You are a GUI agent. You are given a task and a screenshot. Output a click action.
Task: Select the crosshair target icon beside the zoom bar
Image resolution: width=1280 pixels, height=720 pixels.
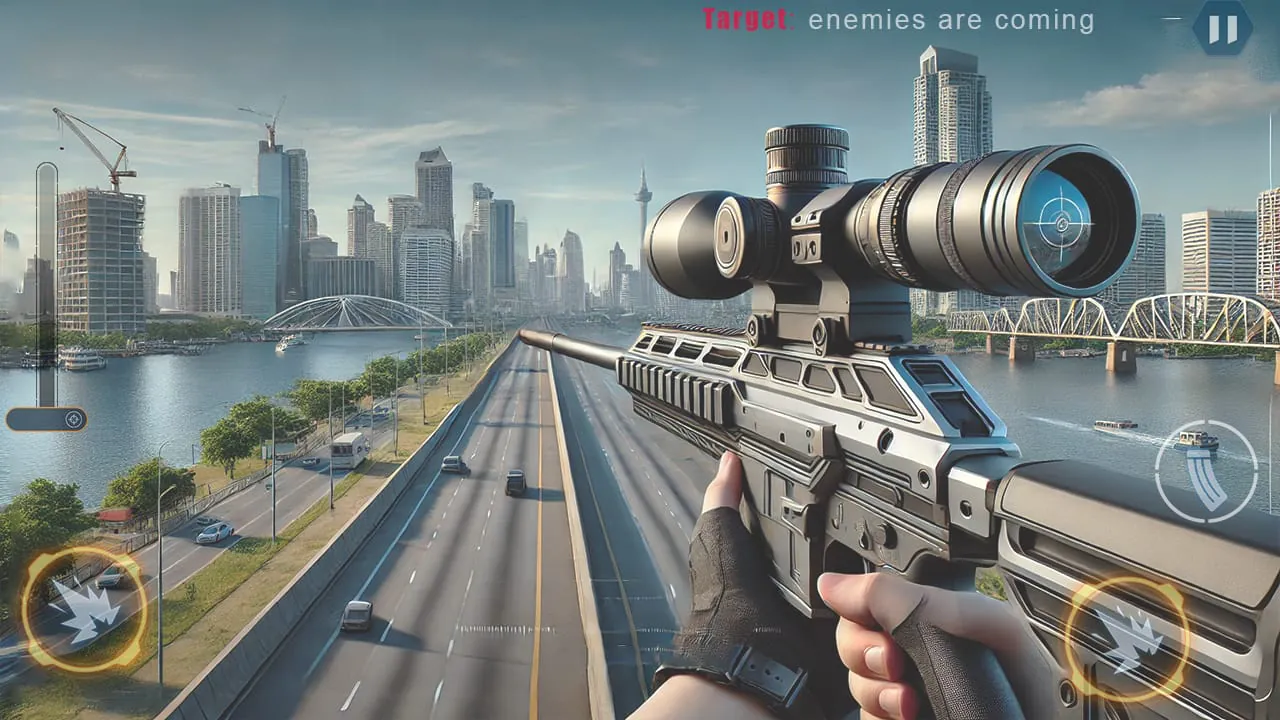pyautogui.click(x=73, y=419)
